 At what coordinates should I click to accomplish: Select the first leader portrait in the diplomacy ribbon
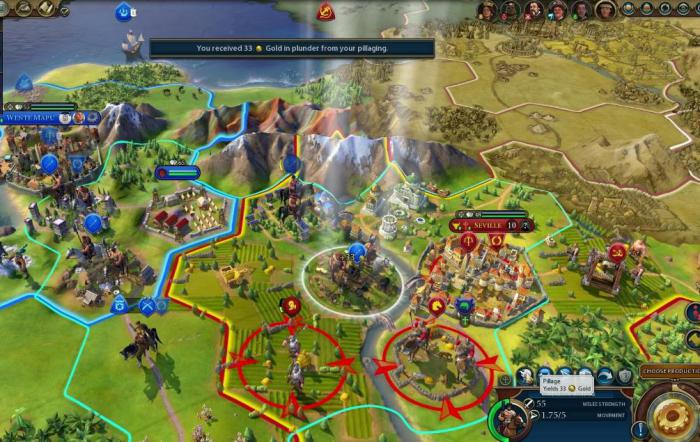(x=487, y=10)
